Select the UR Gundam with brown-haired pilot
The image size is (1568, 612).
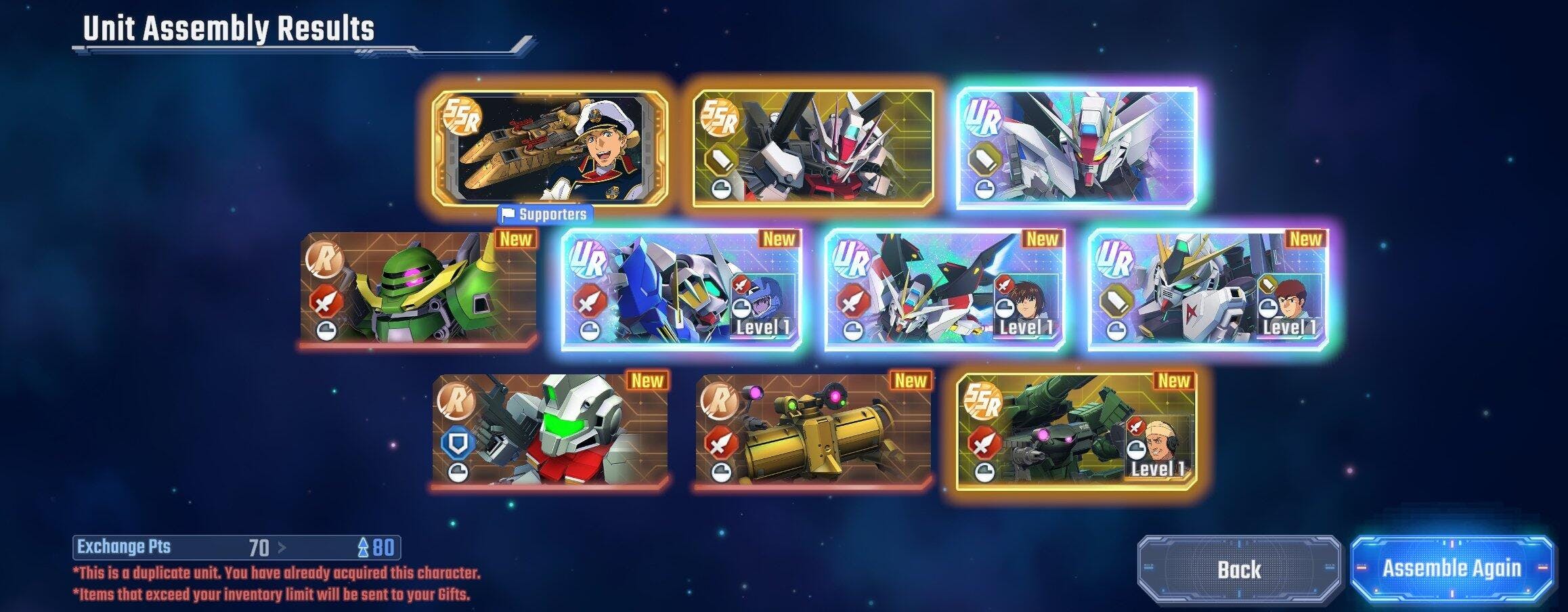tap(944, 290)
